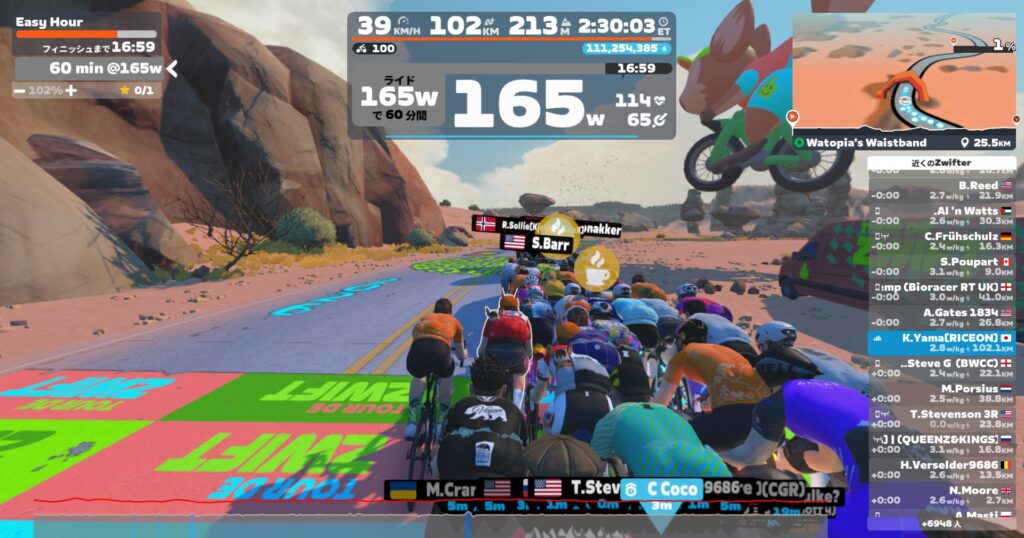
Task: Click the 近くのZwifter list header
Action: (x=941, y=163)
